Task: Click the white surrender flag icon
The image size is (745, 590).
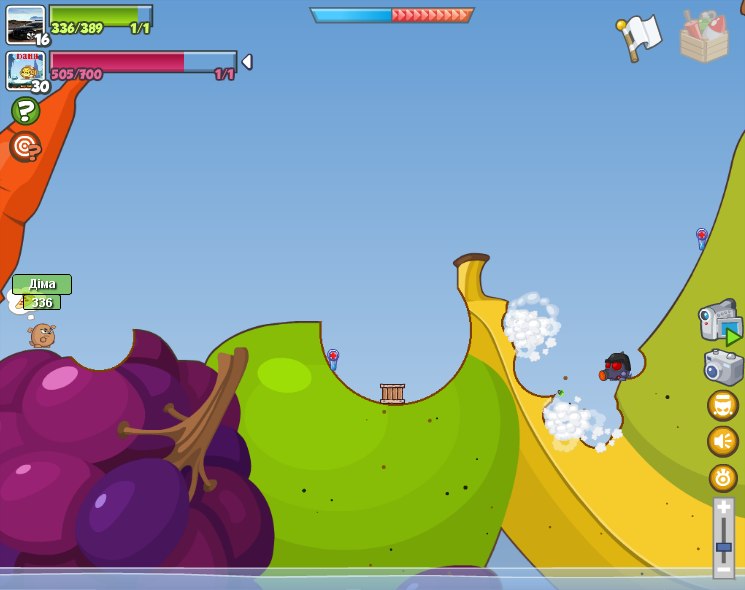Action: pos(639,37)
